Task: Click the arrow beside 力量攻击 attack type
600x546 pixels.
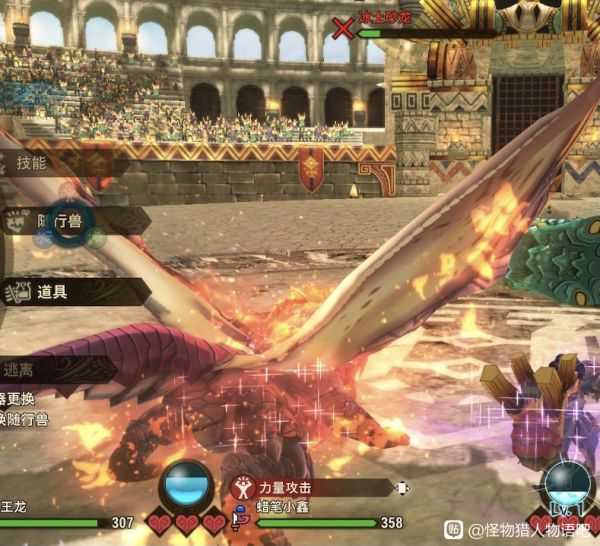Action: tap(402, 488)
